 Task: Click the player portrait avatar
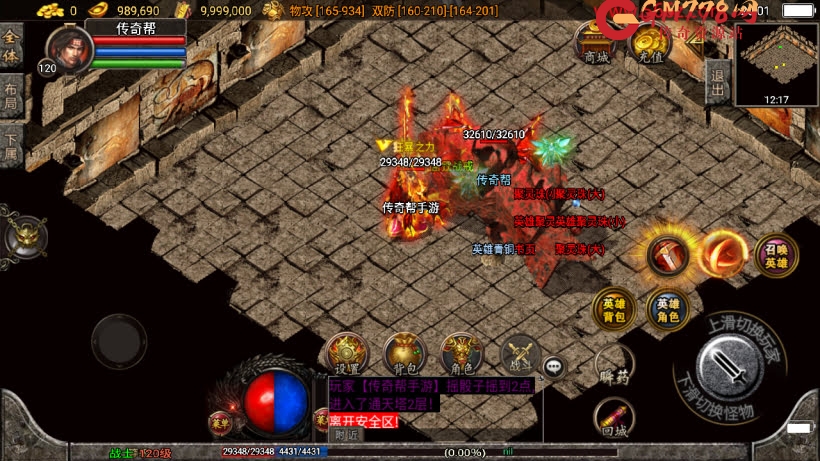tap(66, 47)
